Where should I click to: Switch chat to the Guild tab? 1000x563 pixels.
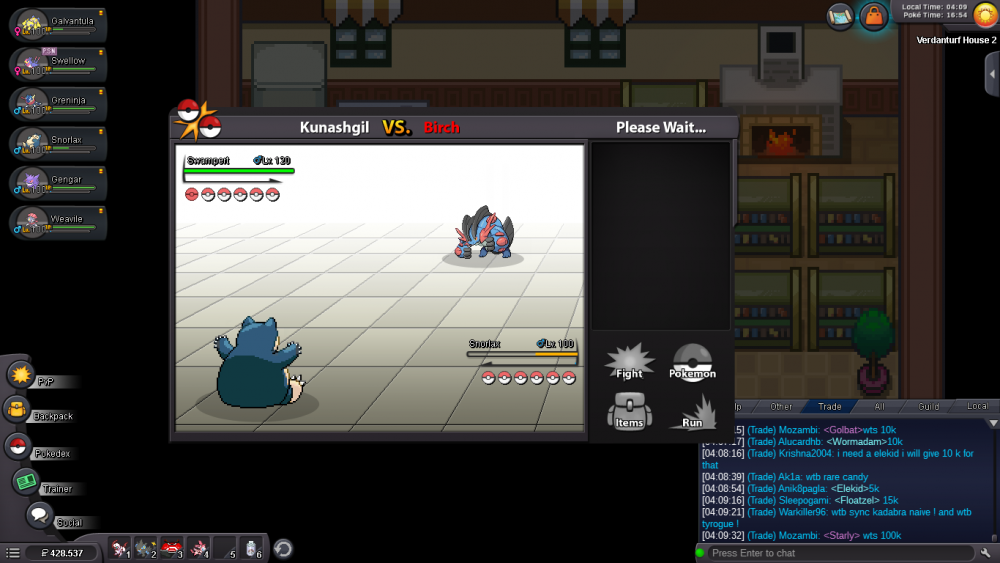pyautogui.click(x=929, y=407)
